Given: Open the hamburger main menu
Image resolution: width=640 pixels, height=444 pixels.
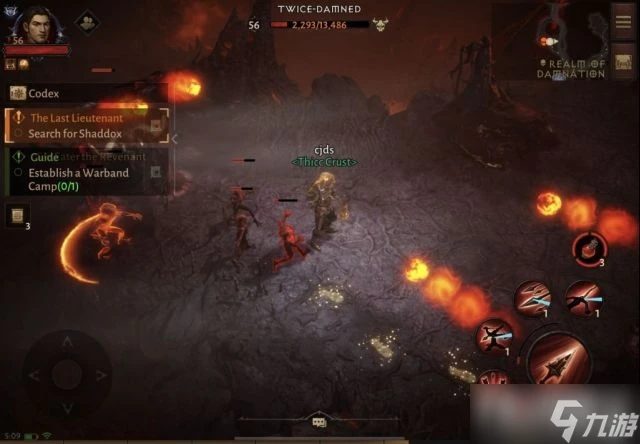Looking at the screenshot, I should (623, 20).
